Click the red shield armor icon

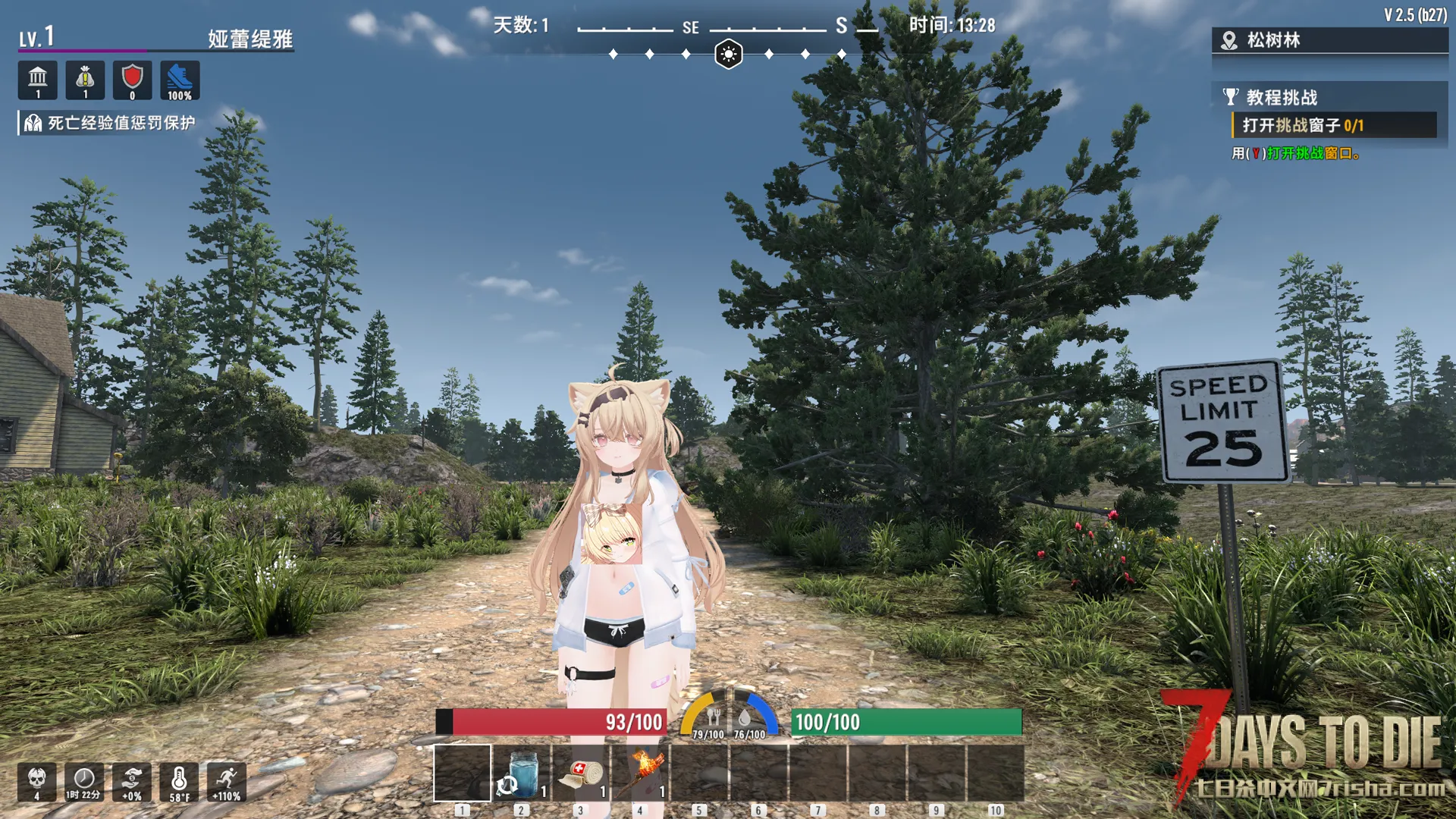click(x=132, y=80)
